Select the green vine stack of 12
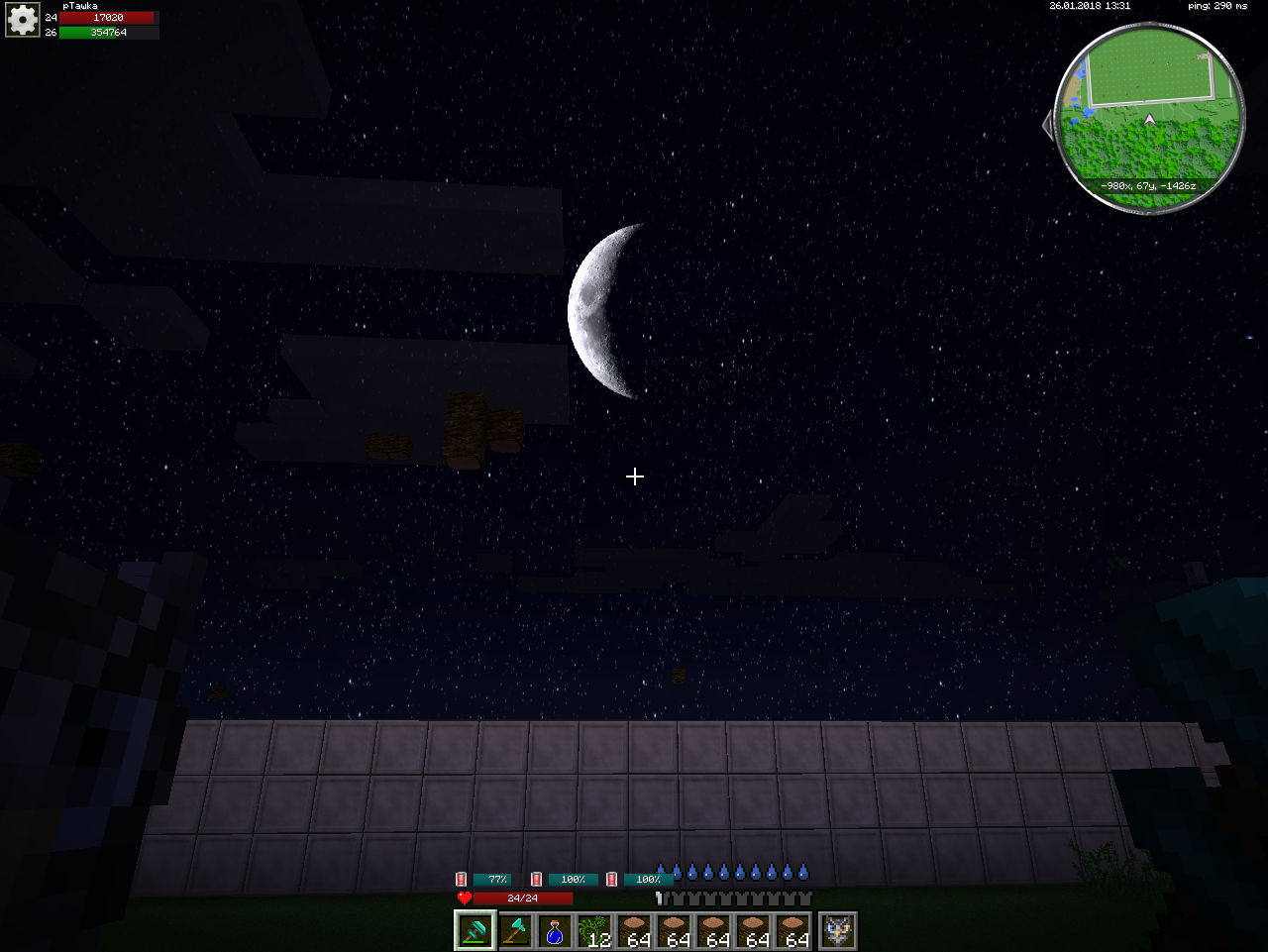 tap(594, 931)
